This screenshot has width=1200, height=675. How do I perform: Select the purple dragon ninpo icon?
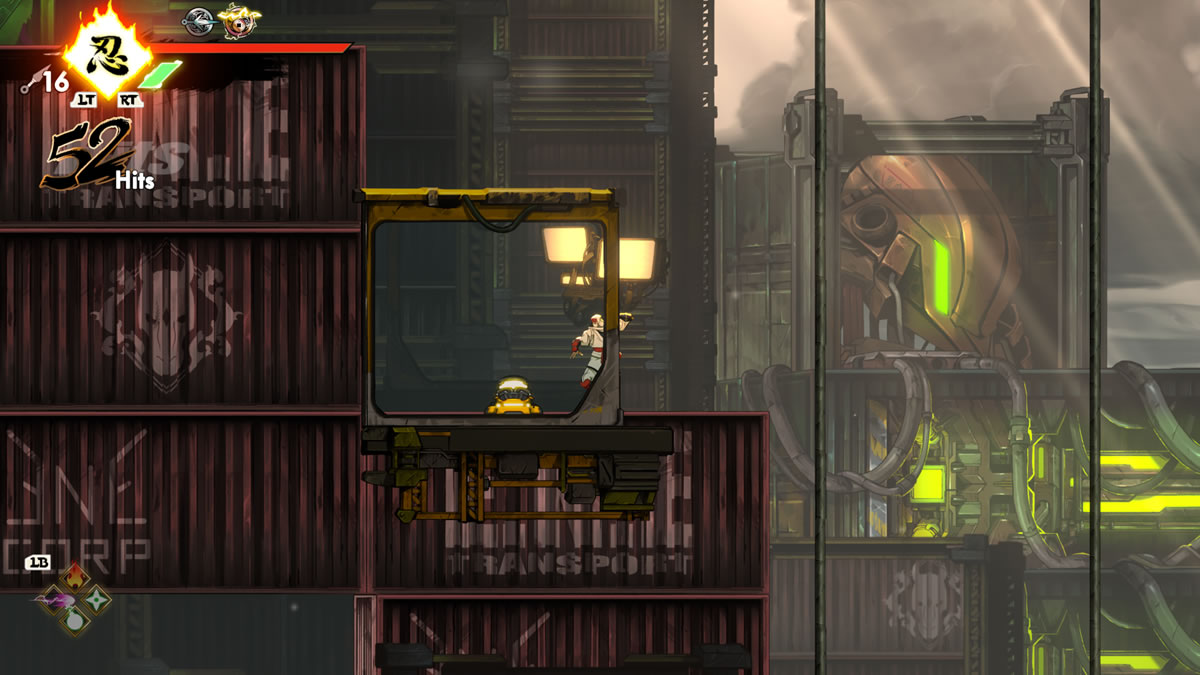tap(53, 599)
